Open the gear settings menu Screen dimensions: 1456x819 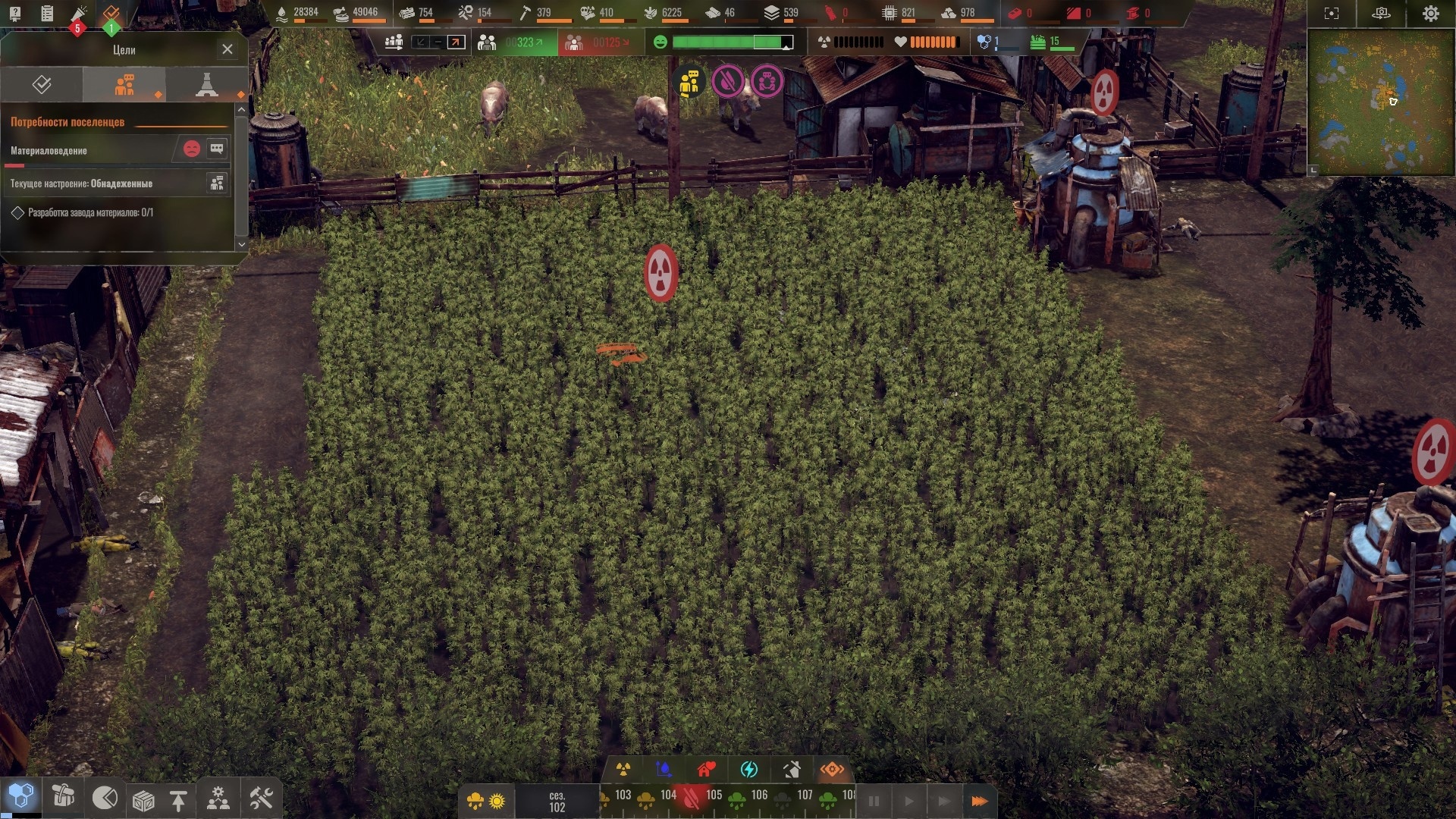(x=1430, y=14)
